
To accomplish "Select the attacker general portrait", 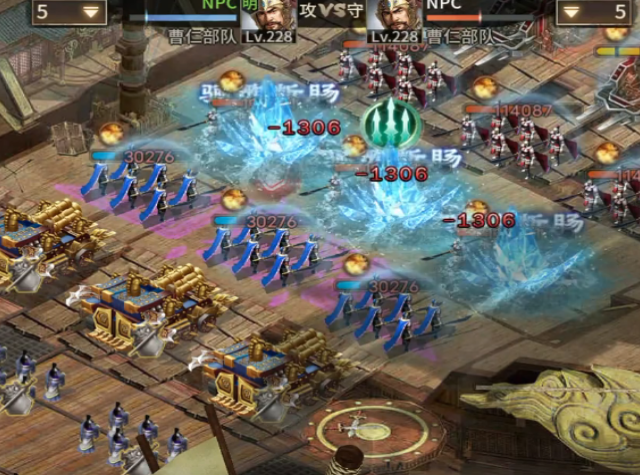I will point(272,15).
